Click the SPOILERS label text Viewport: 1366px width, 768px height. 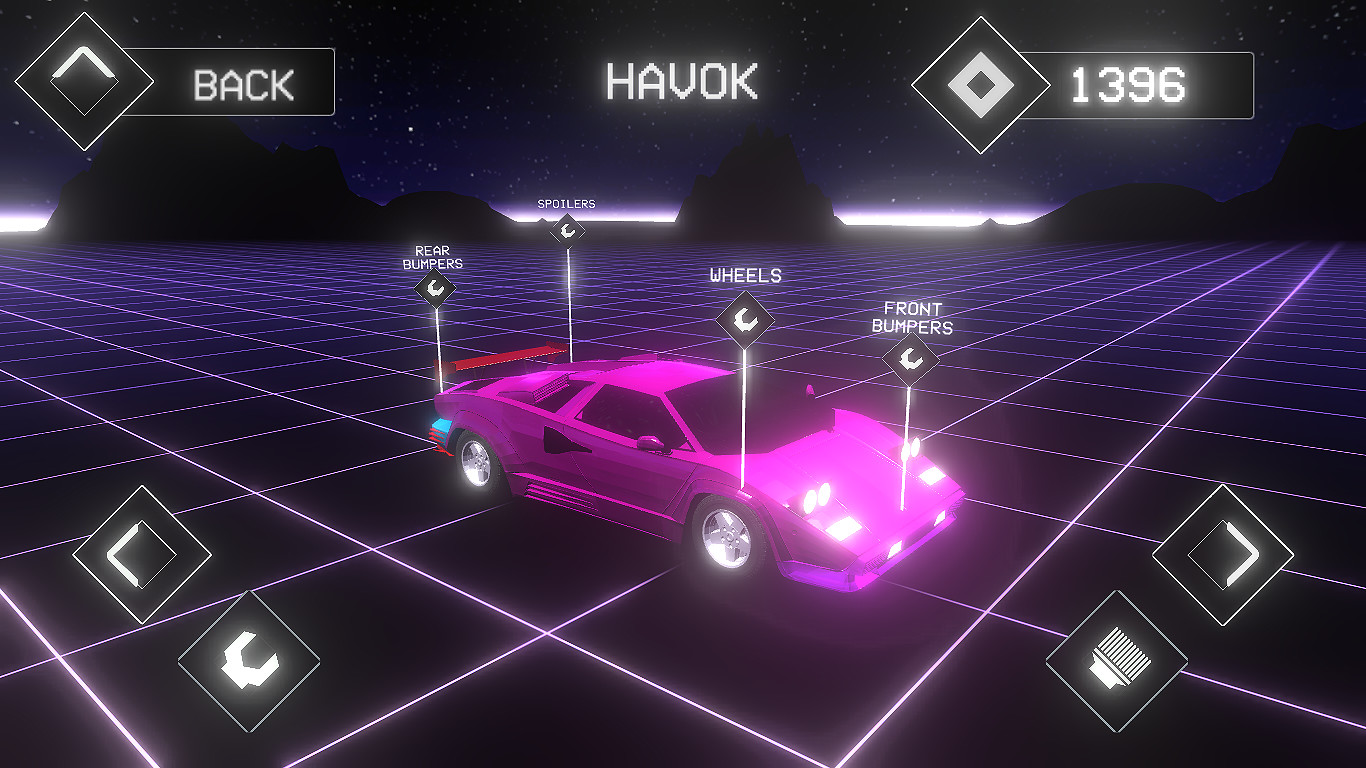click(x=565, y=203)
